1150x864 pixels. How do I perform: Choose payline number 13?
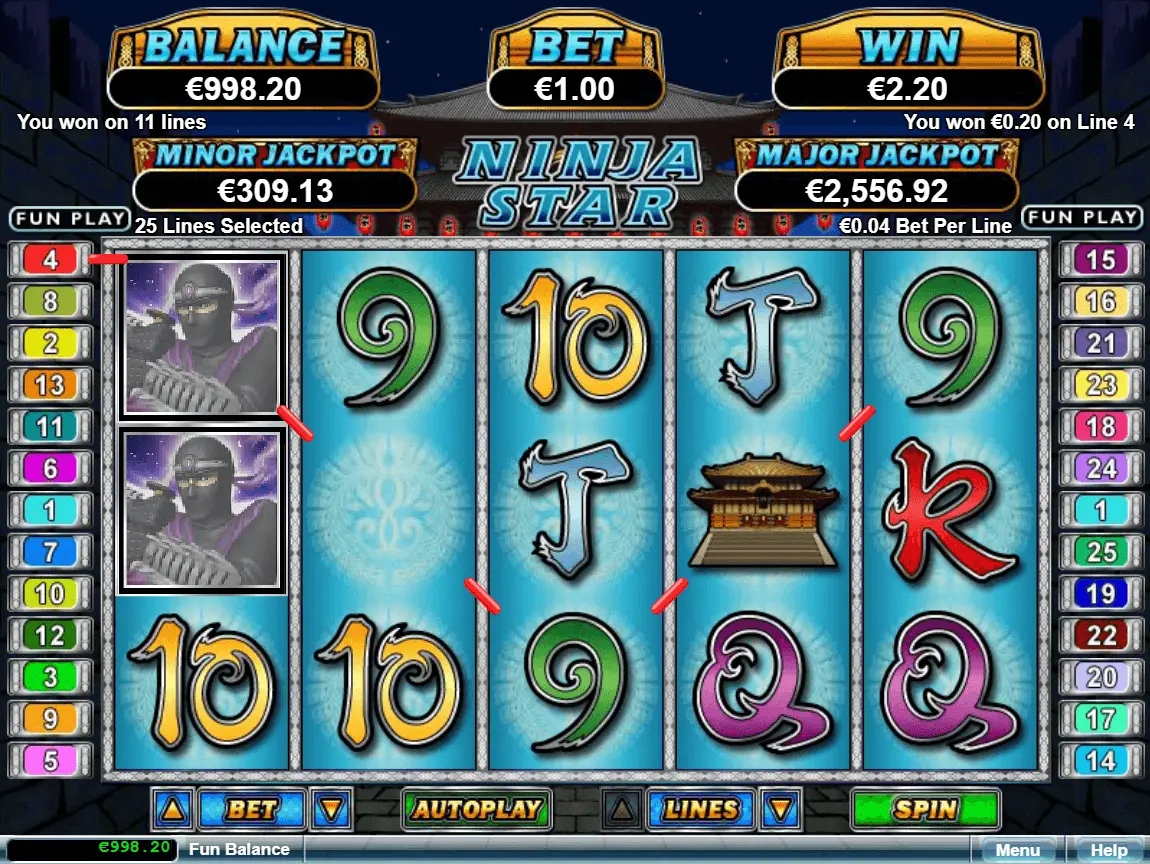click(50, 385)
